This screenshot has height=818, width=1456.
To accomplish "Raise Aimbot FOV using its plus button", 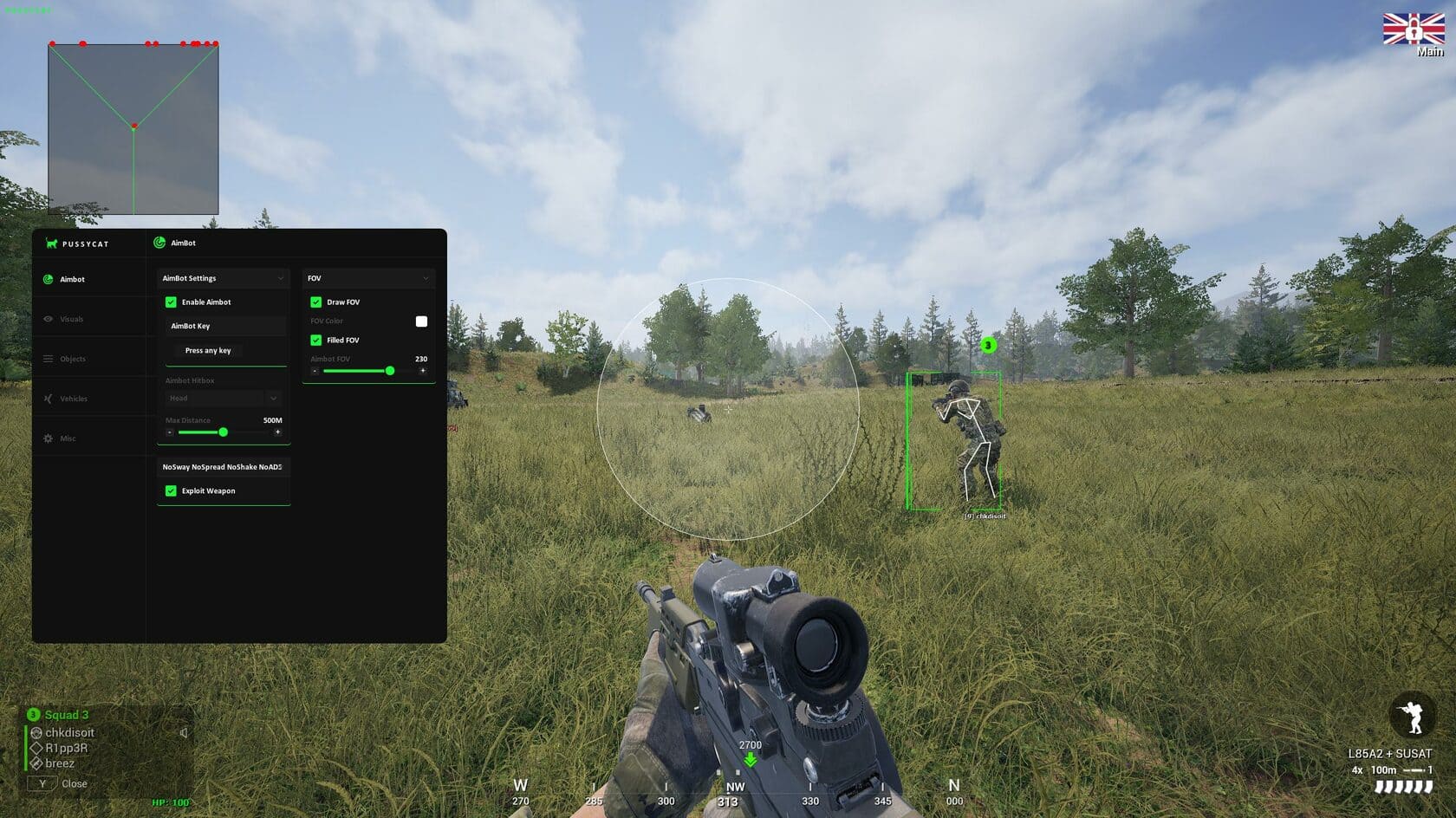I will click(423, 371).
